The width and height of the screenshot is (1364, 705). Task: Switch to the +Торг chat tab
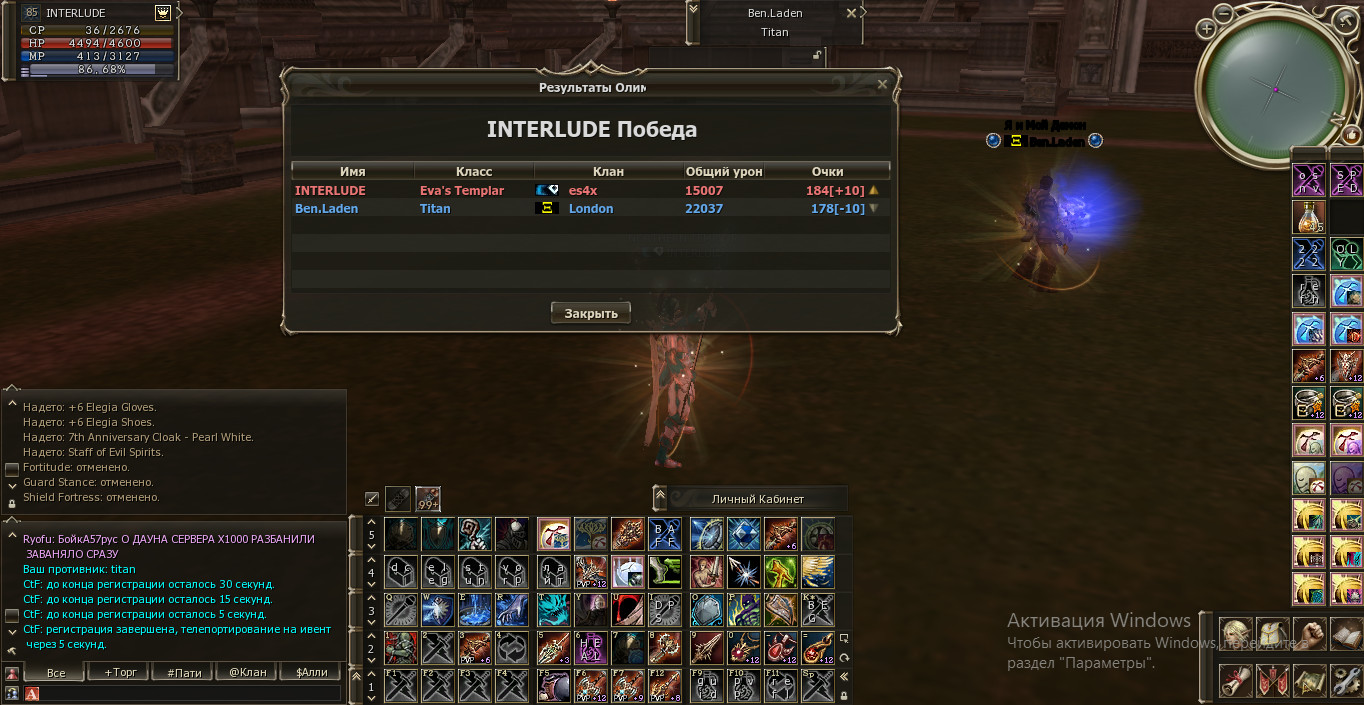[119, 672]
